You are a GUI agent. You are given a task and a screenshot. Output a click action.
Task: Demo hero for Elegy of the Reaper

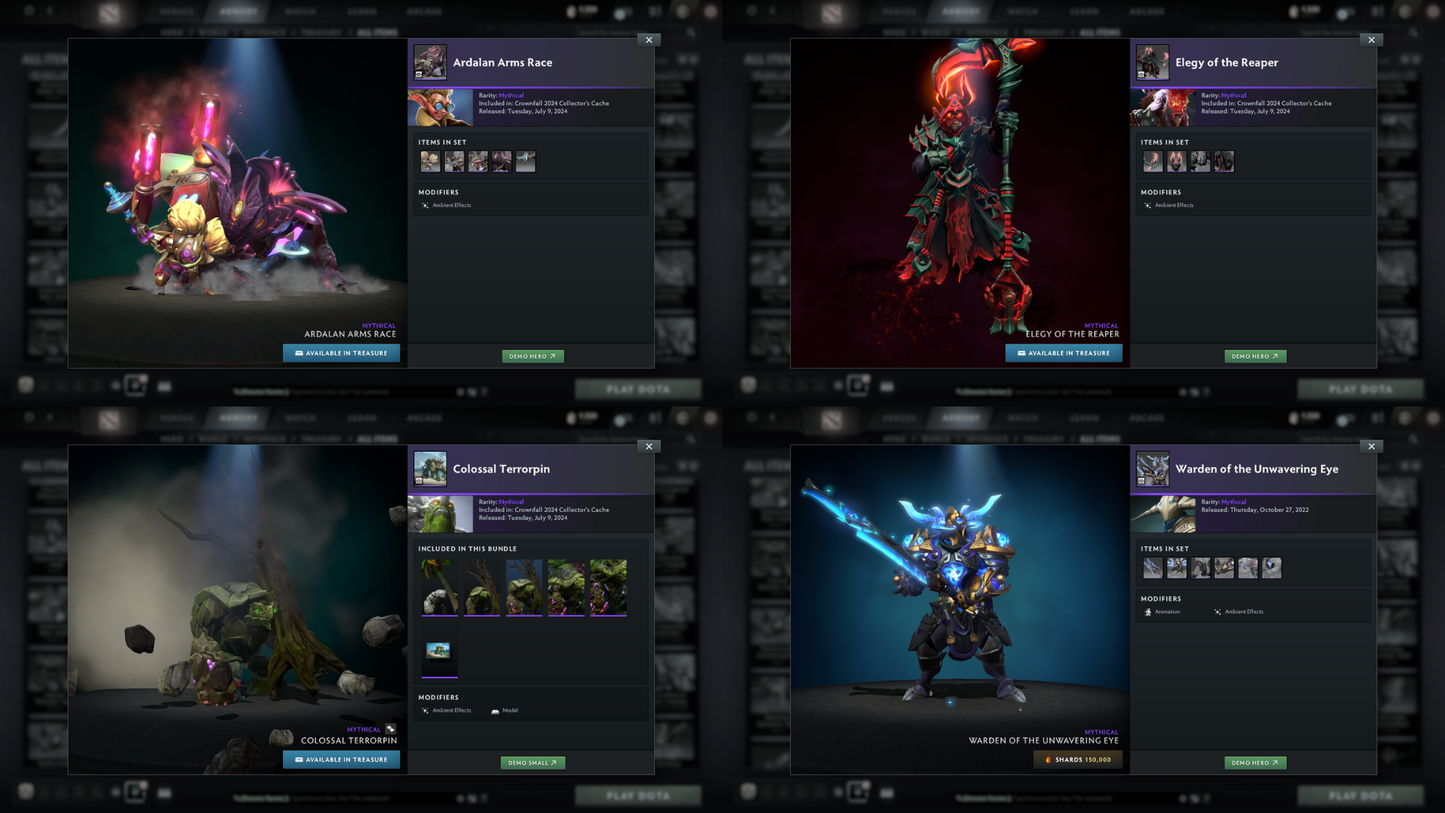click(1255, 356)
